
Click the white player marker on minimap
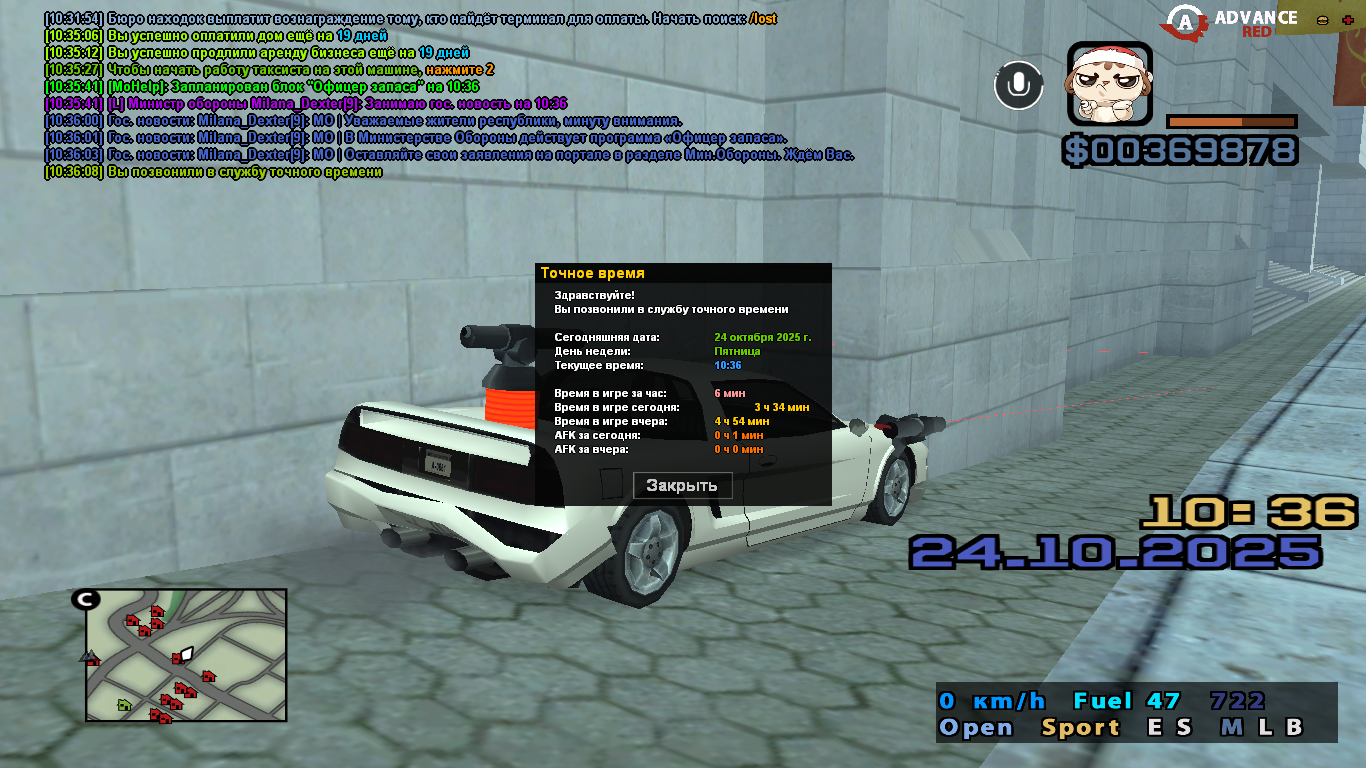coord(187,653)
